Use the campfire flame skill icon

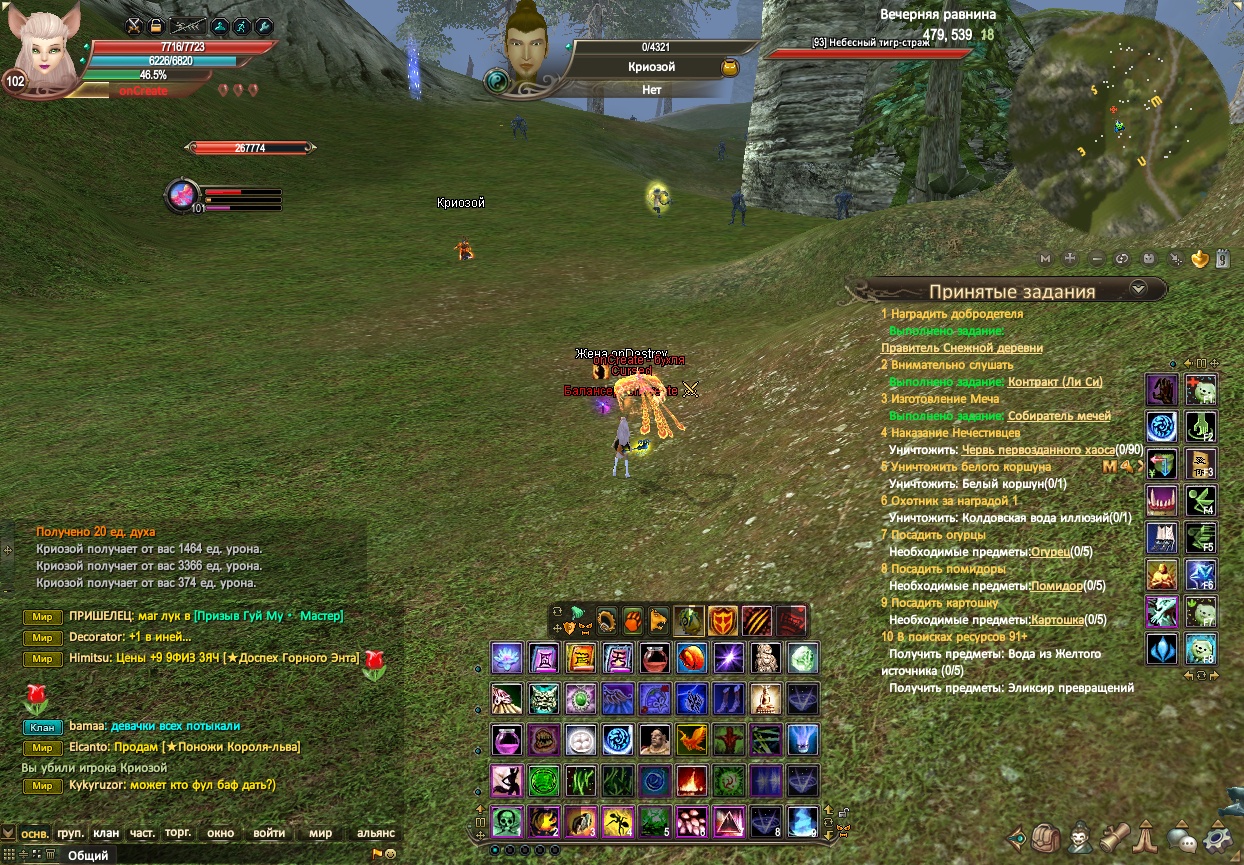691,780
